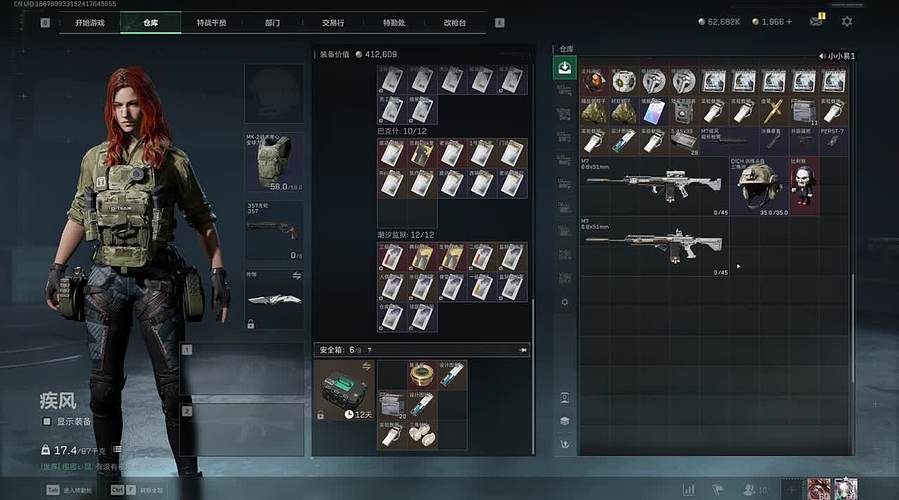Switch to the 改枪台 tab
Image resolution: width=899 pixels, height=500 pixels.
[x=455, y=22]
